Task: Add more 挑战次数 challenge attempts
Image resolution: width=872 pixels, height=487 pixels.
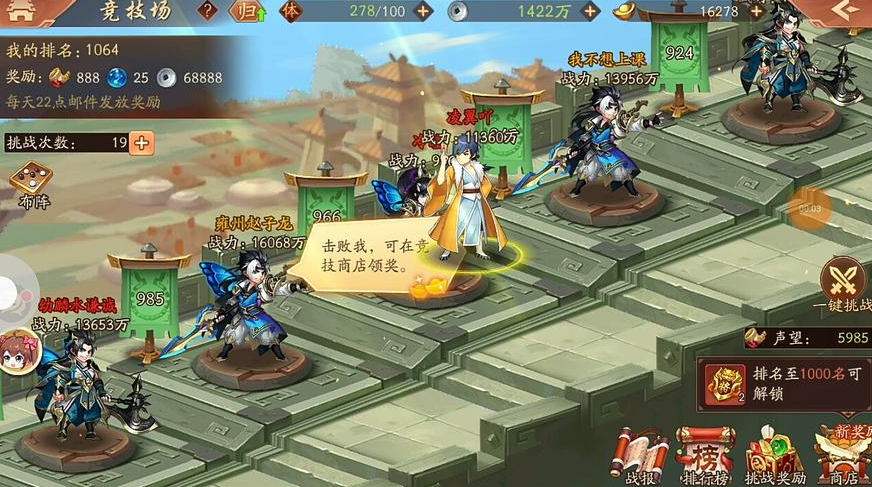Action: (x=142, y=142)
